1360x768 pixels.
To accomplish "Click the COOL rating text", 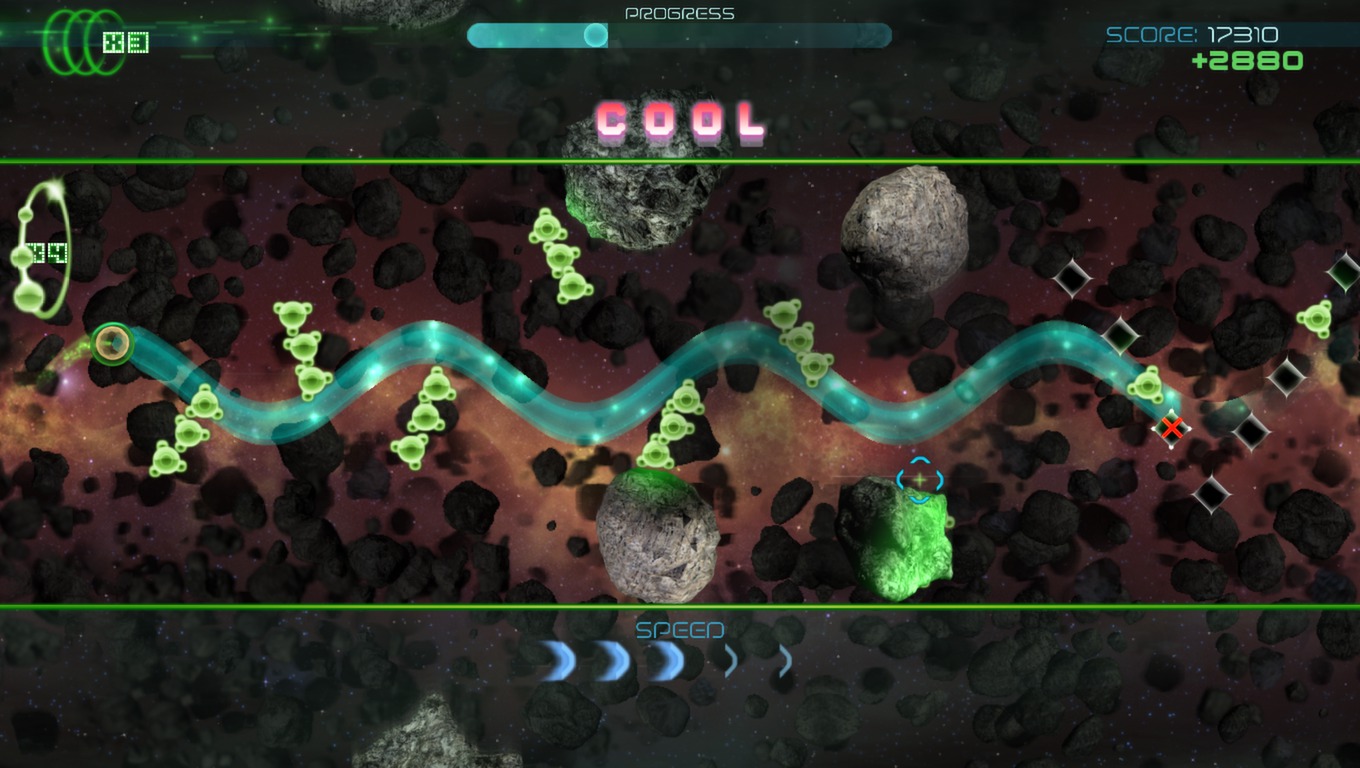I will (678, 120).
